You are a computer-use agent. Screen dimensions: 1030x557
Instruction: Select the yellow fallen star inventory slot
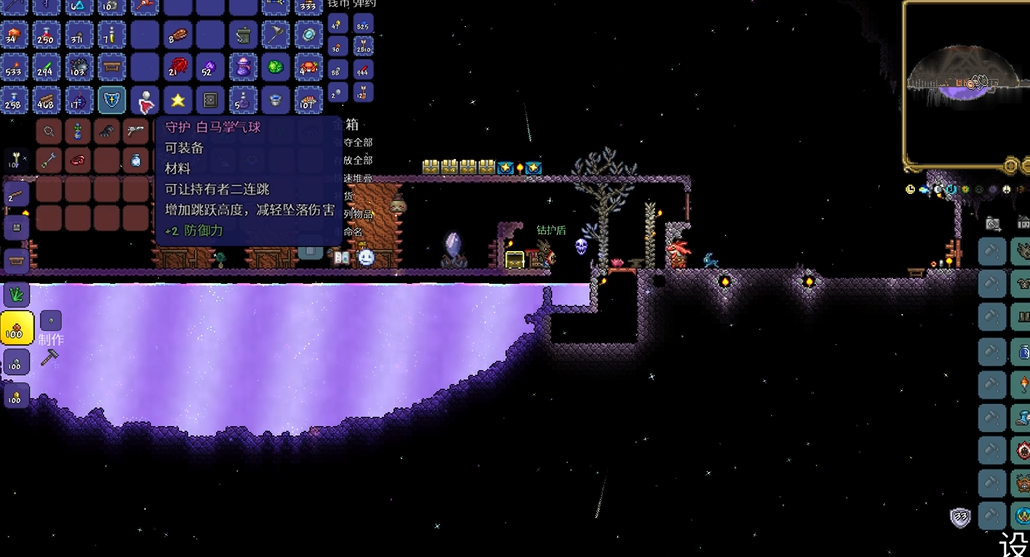point(178,100)
